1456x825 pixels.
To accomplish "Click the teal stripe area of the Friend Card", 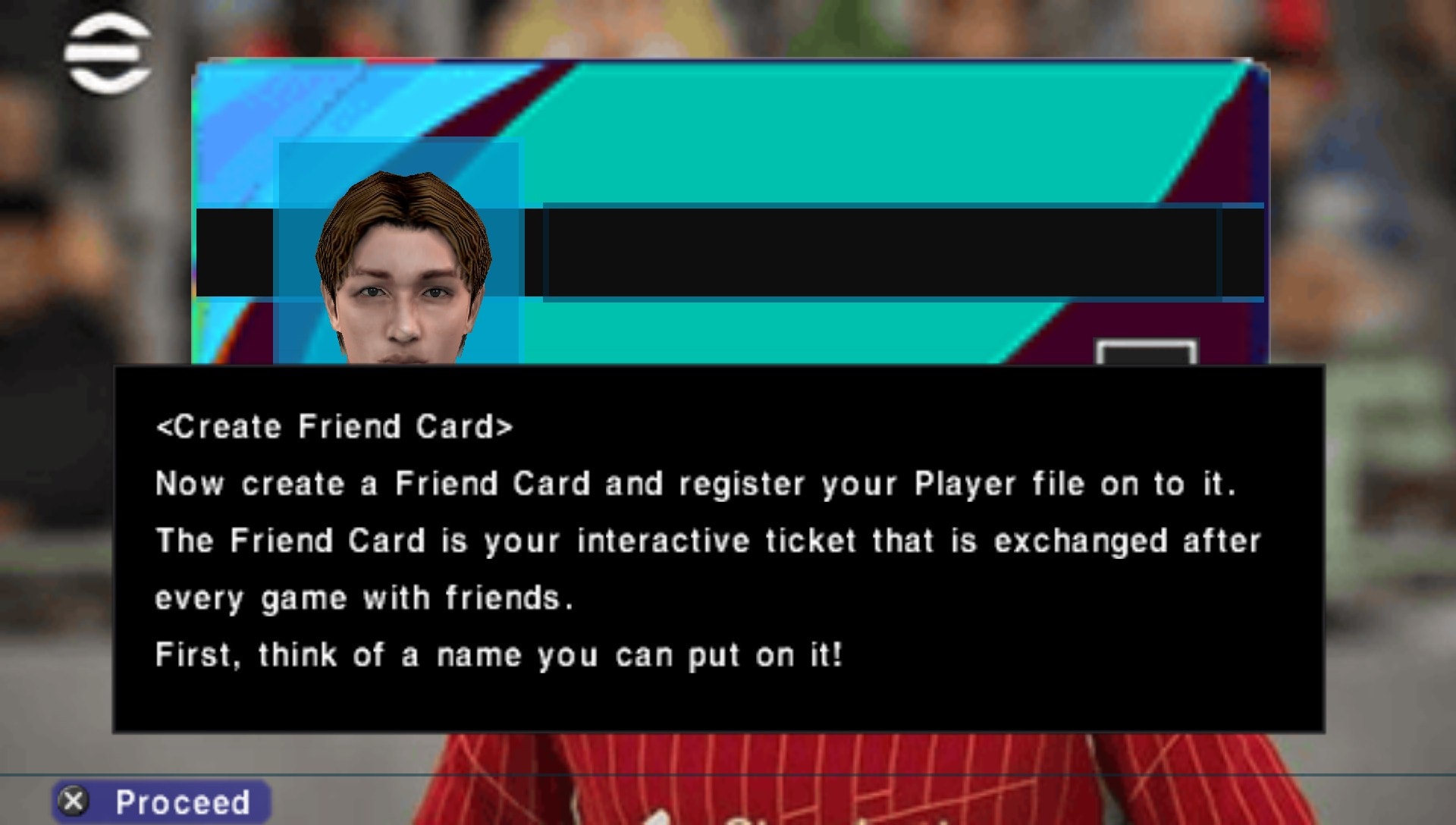I will (834, 136).
